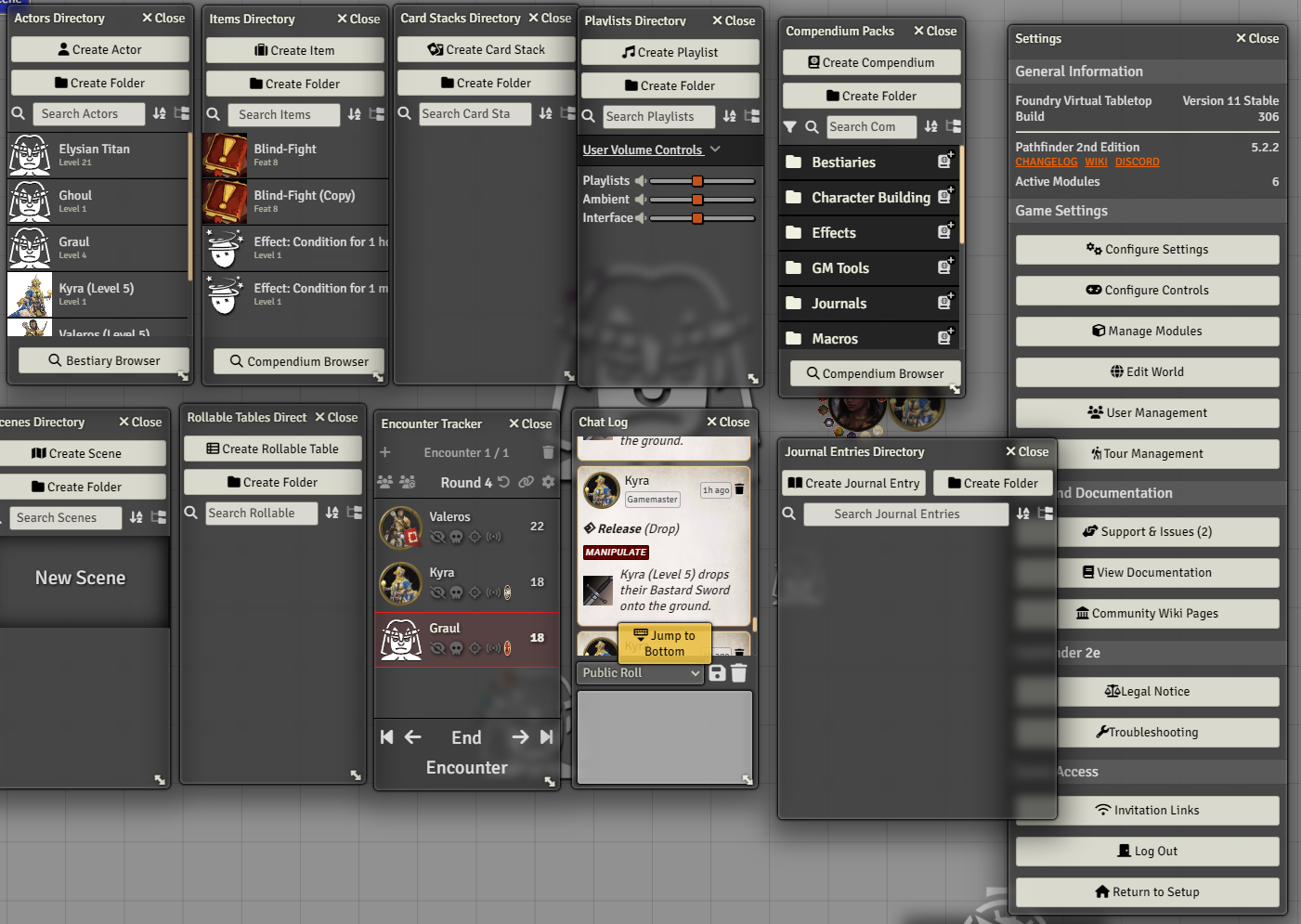1301x924 pixels.
Task: Click inside the Search Actors field
Action: click(x=87, y=113)
